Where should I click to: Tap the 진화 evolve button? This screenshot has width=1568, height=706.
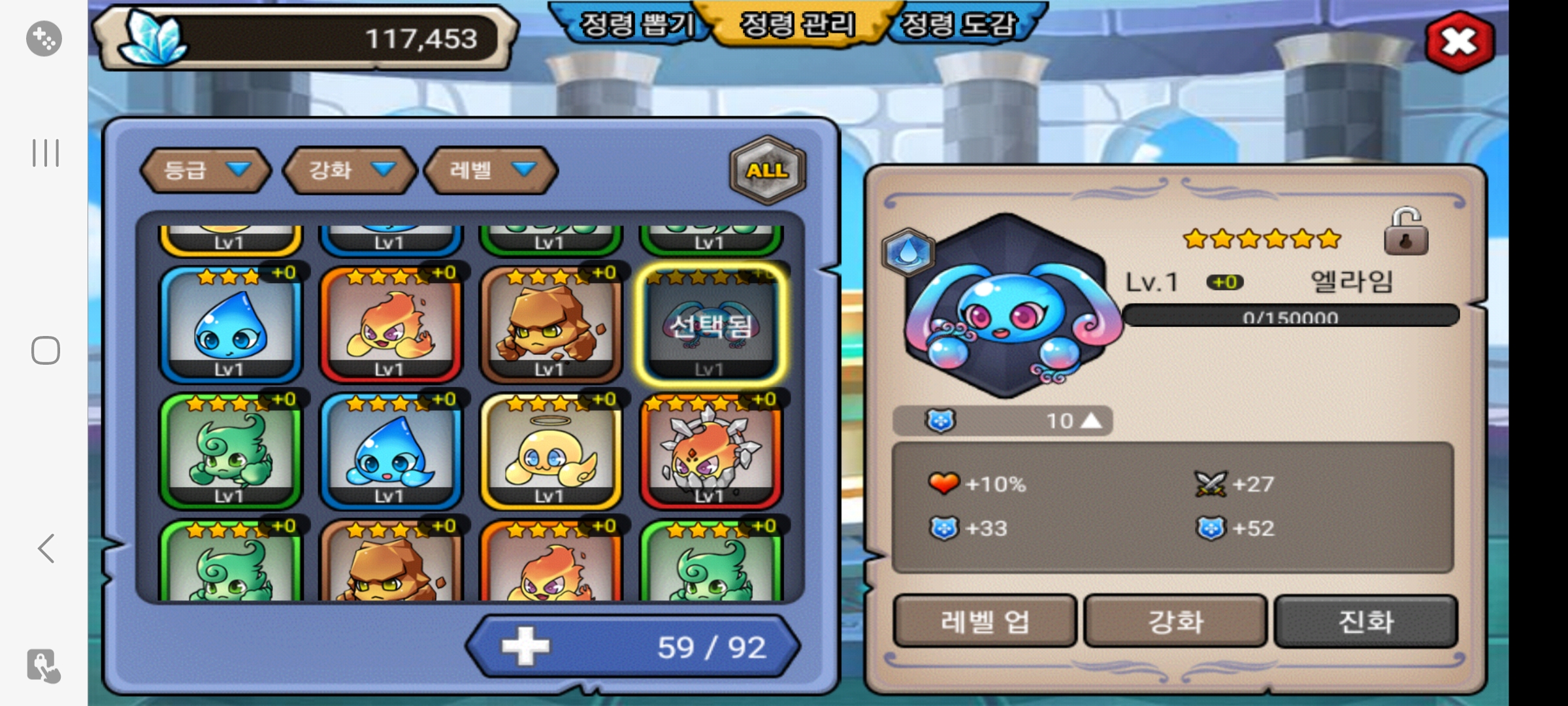pos(1365,621)
